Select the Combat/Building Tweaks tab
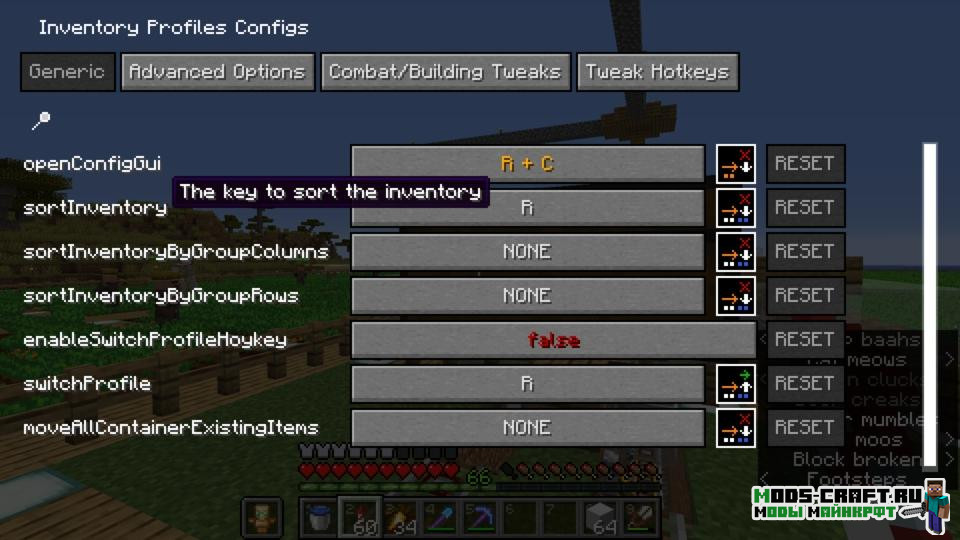Viewport: 960px width, 540px height. click(x=445, y=72)
